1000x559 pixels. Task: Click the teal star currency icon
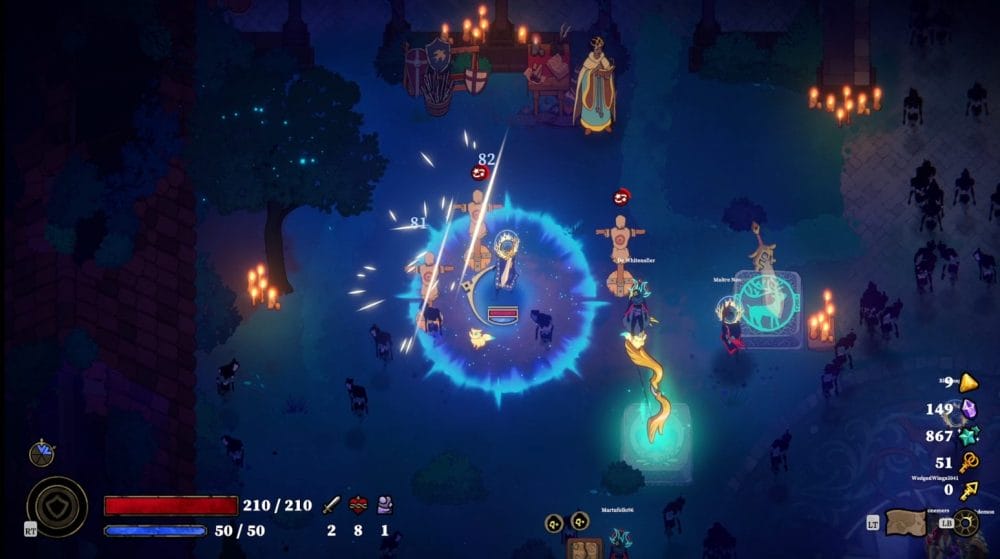968,436
